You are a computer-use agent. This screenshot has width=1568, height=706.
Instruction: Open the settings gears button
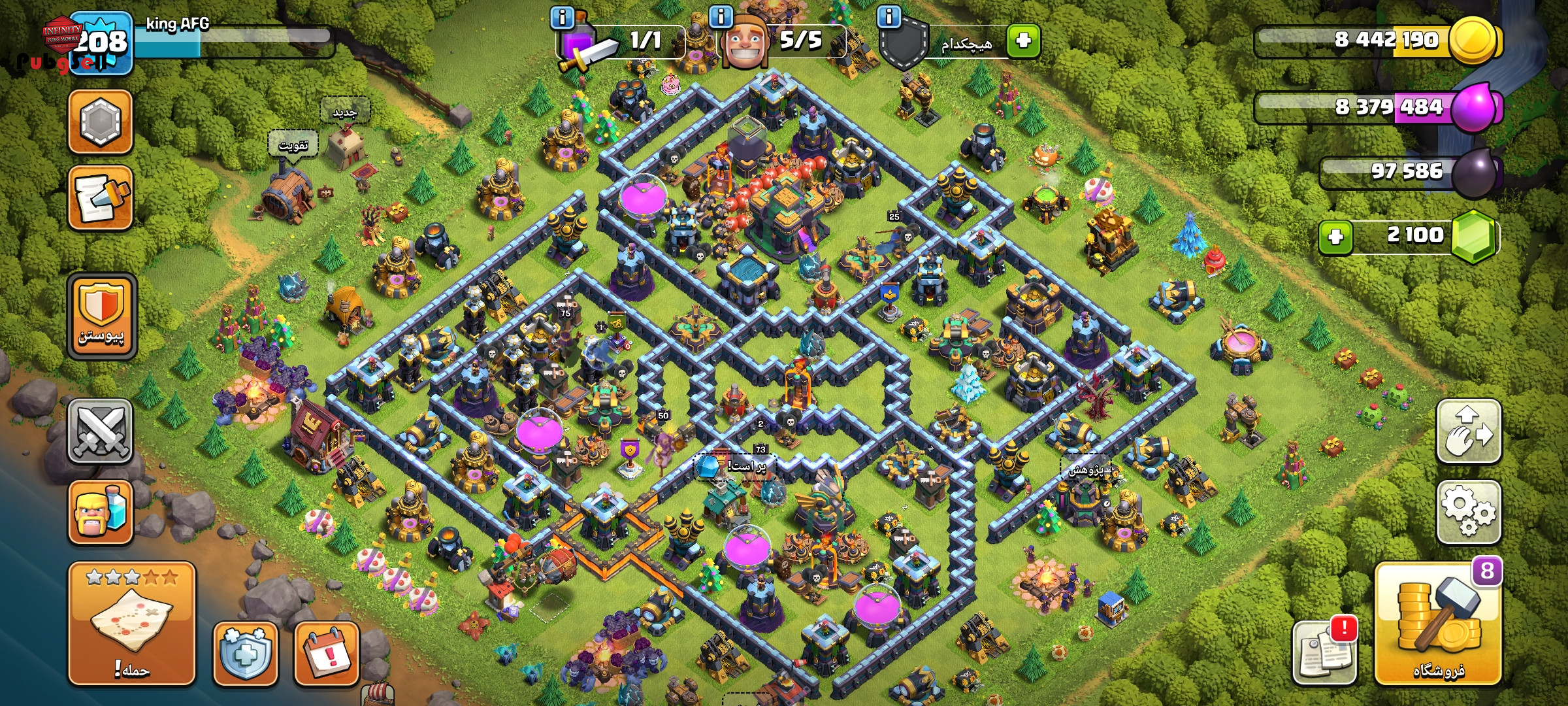tap(1468, 512)
